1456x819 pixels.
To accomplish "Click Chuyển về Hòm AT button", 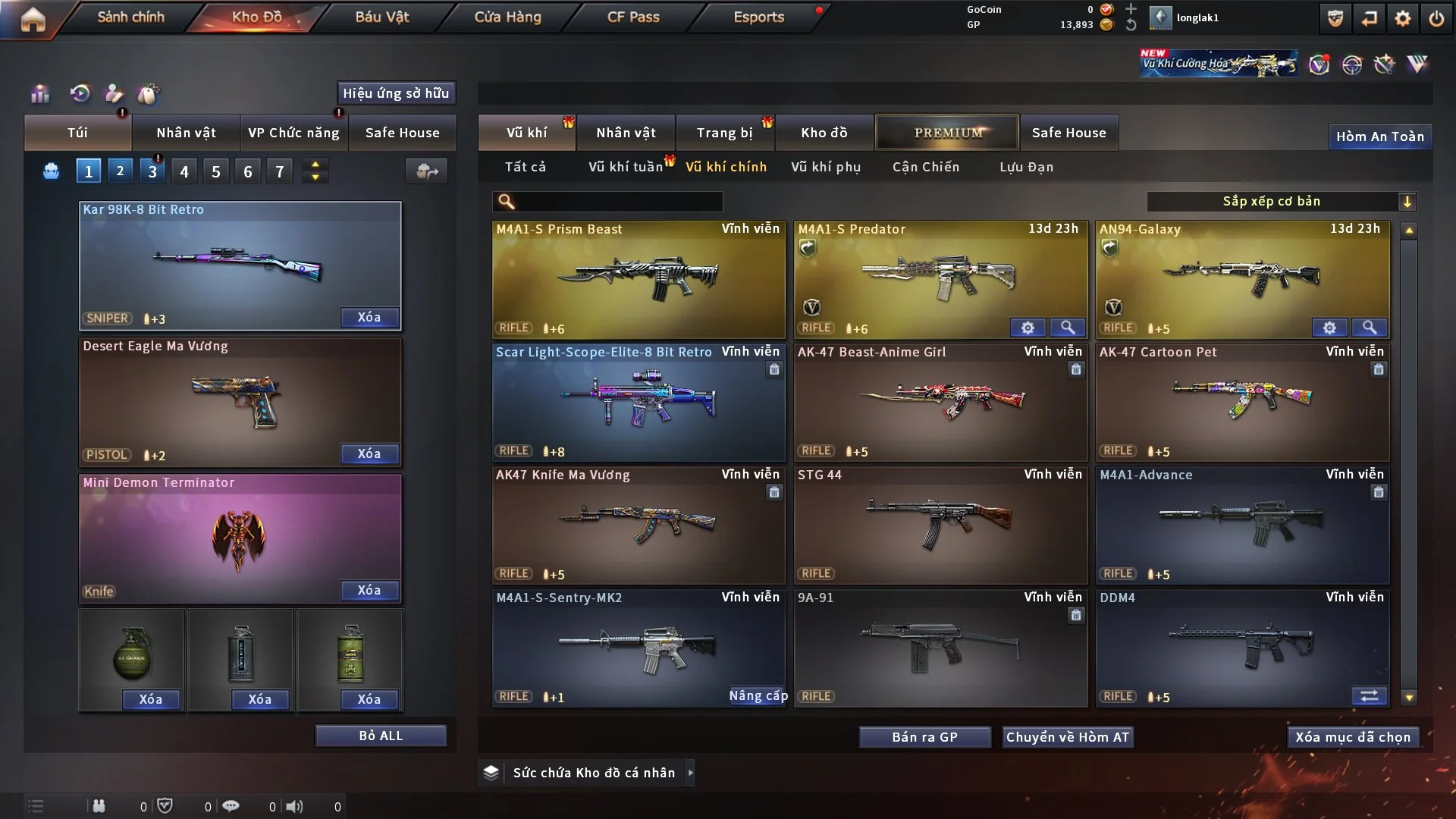I will [1068, 737].
